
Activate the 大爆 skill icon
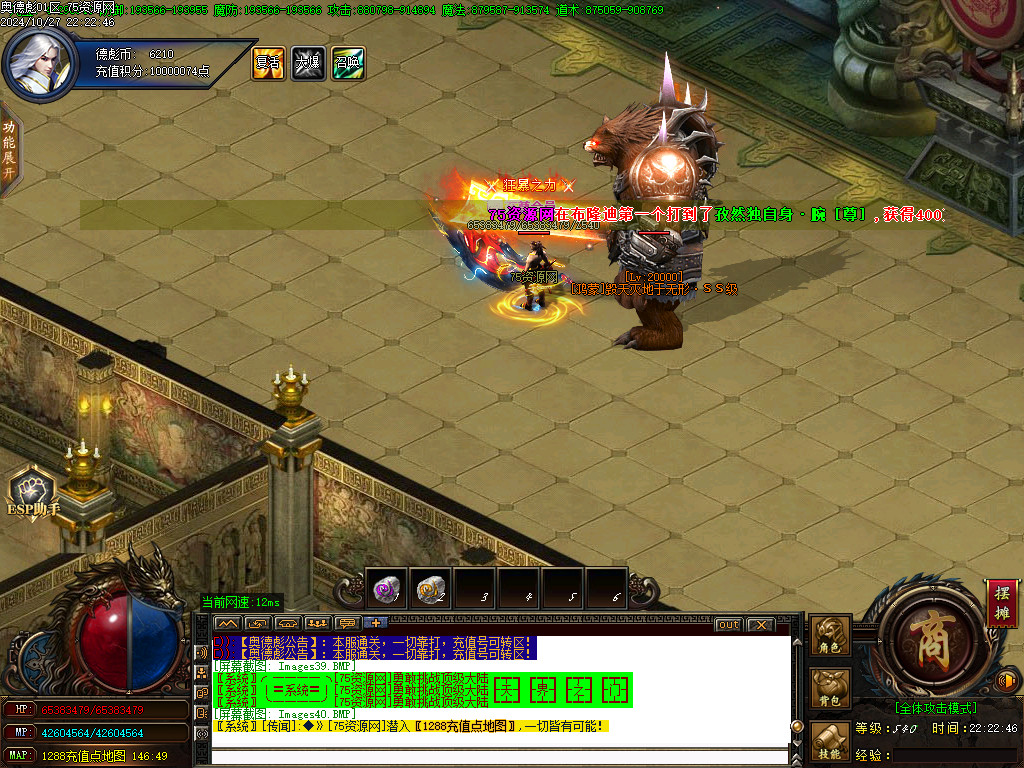click(x=308, y=63)
